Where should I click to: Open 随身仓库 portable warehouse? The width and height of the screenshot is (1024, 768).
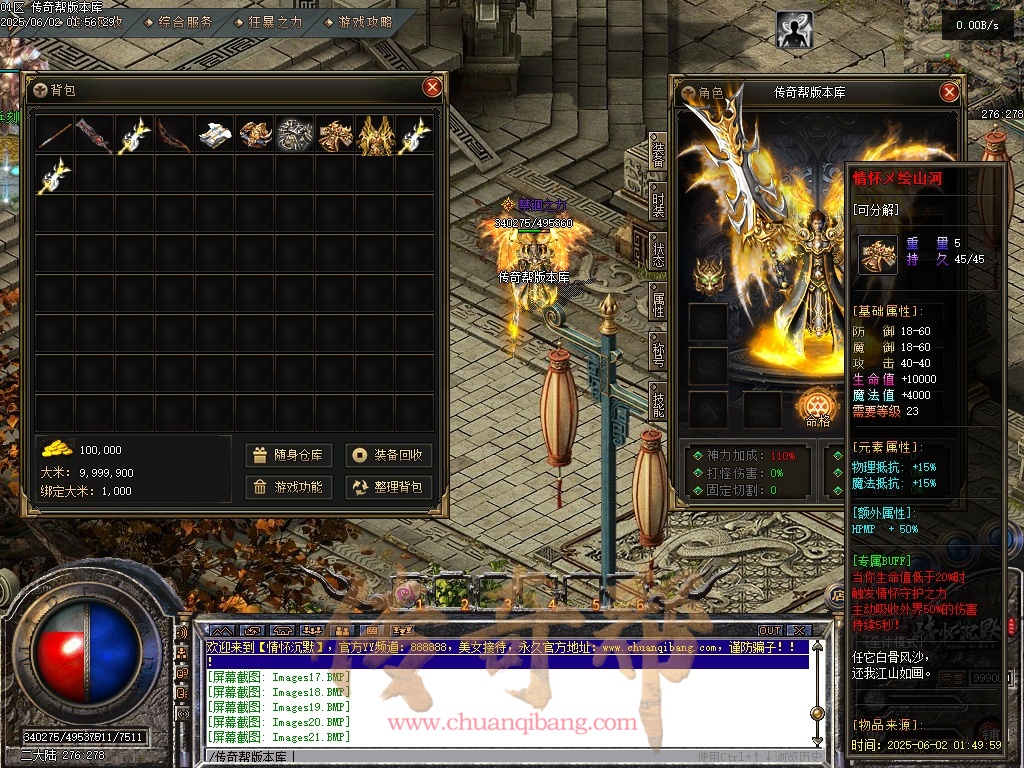tap(288, 455)
